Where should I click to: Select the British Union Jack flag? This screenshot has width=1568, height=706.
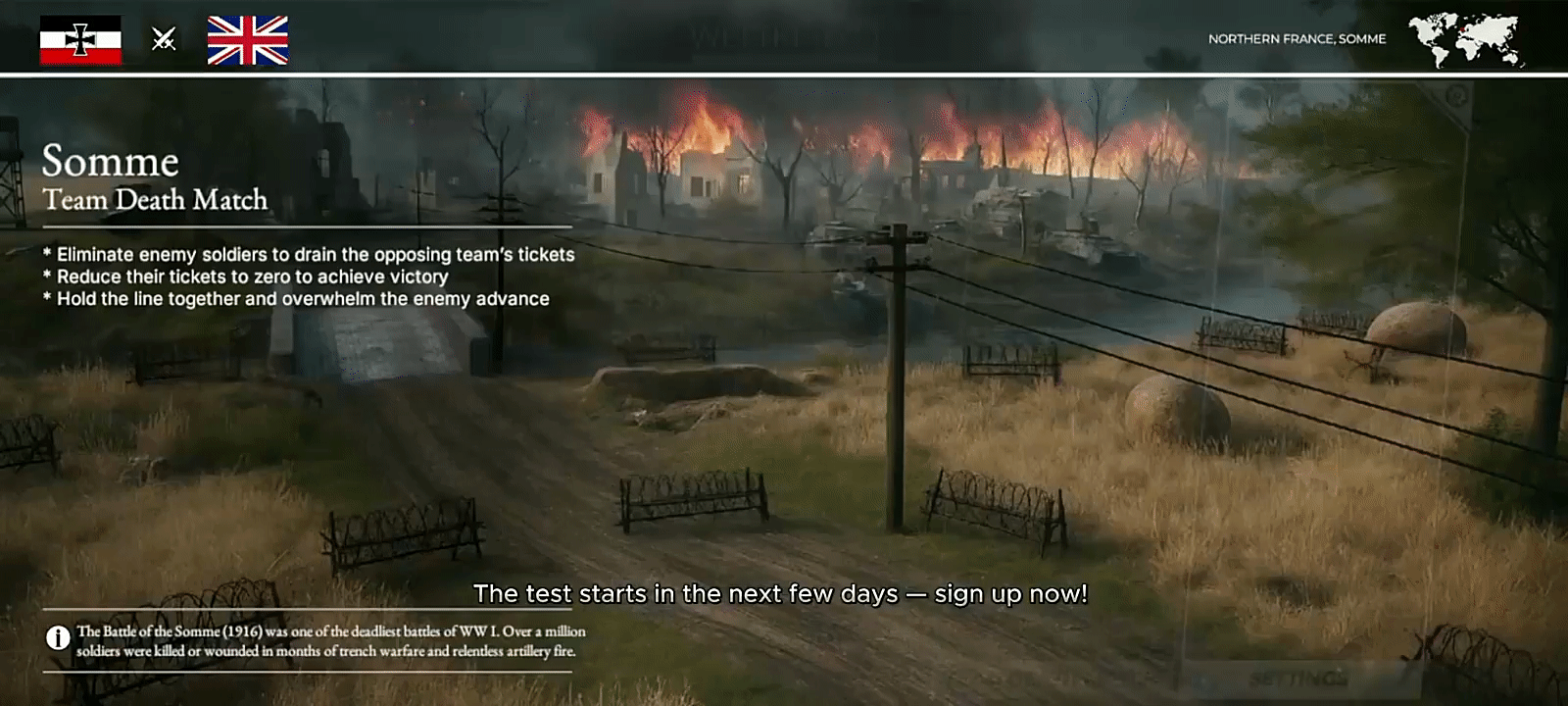(x=247, y=40)
